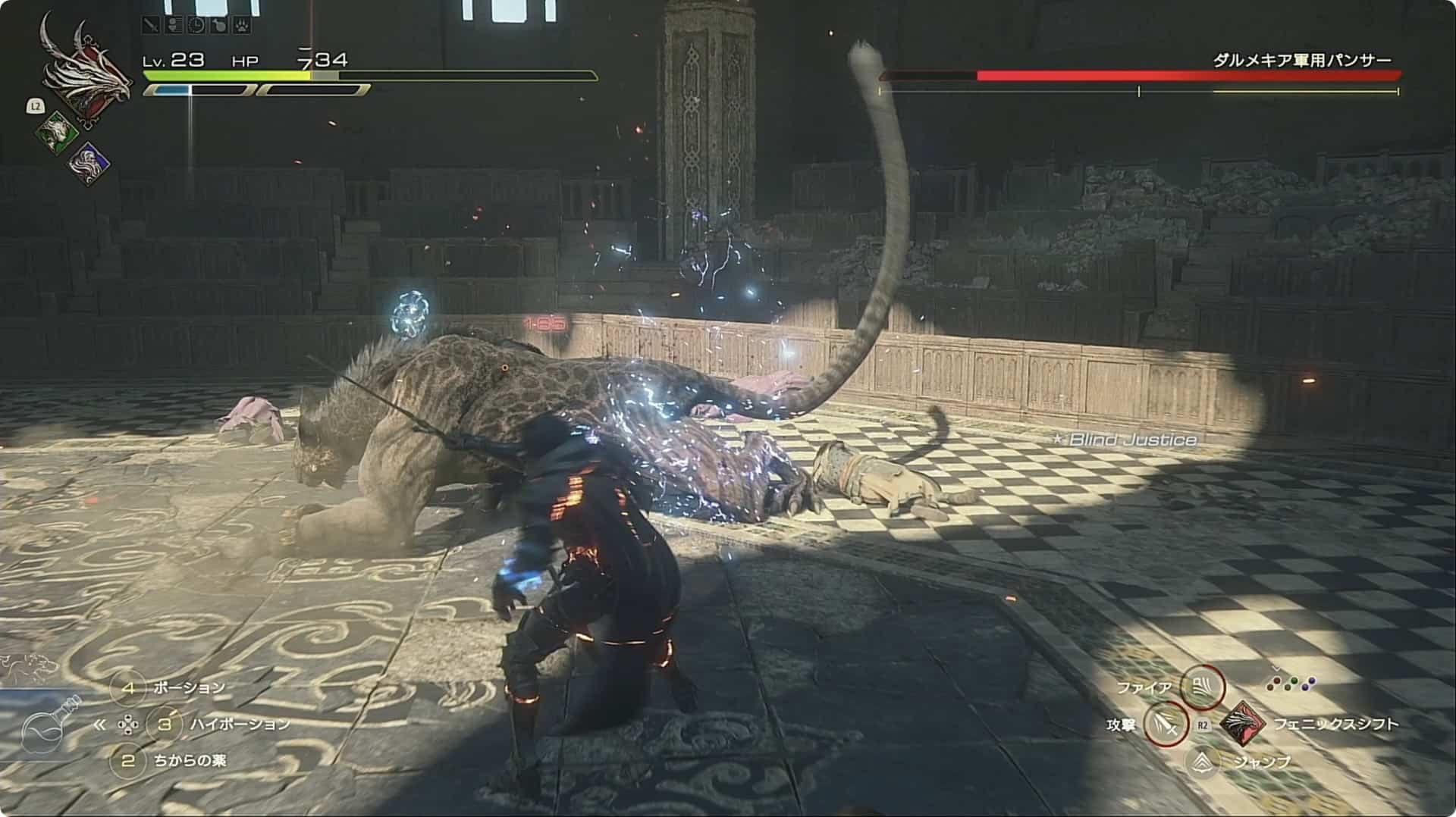1456x817 pixels.
Task: Click the jump (ジャンプ) ability icon
Action: 1203,763
